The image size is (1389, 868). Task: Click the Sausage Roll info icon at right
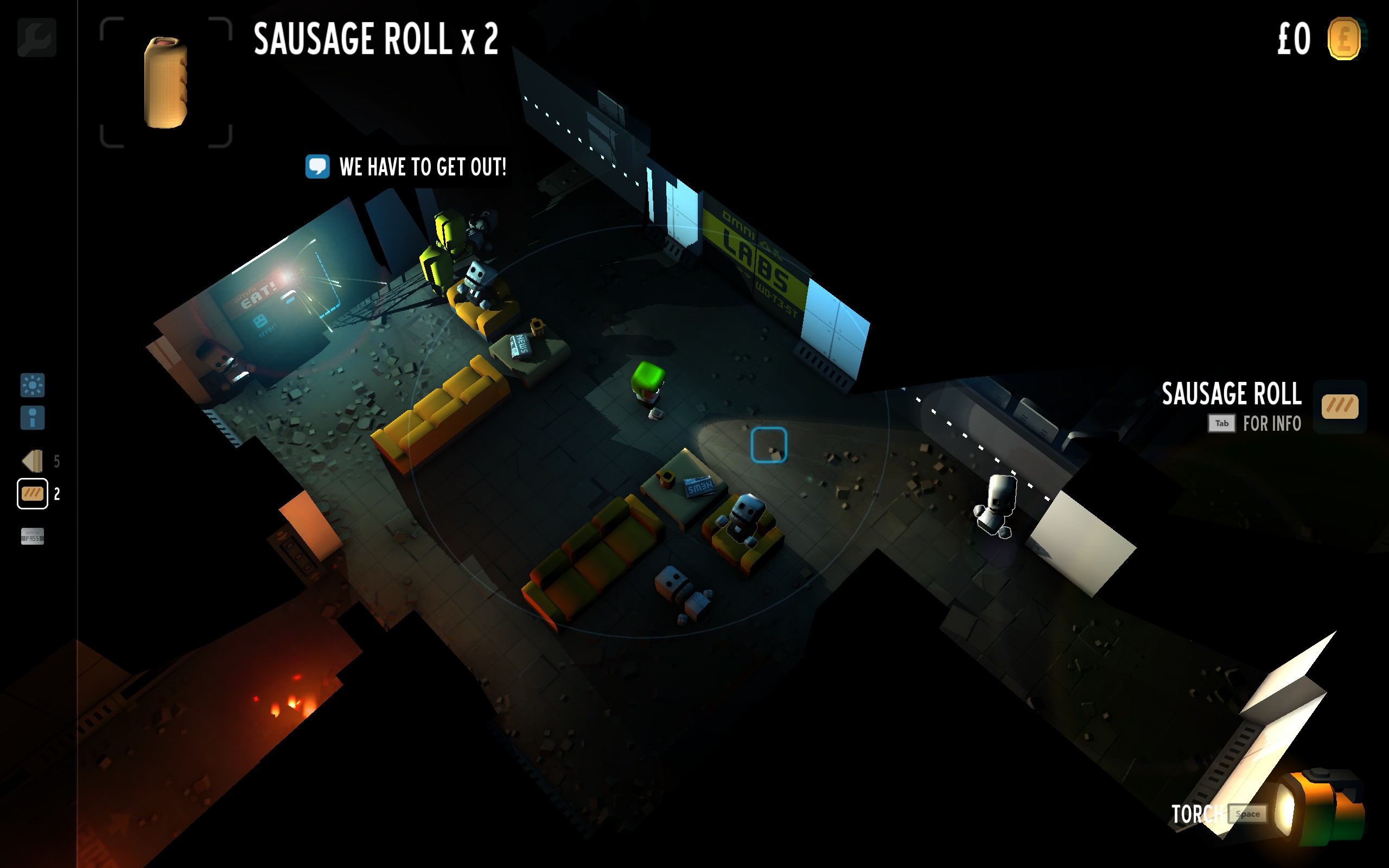pos(1340,406)
